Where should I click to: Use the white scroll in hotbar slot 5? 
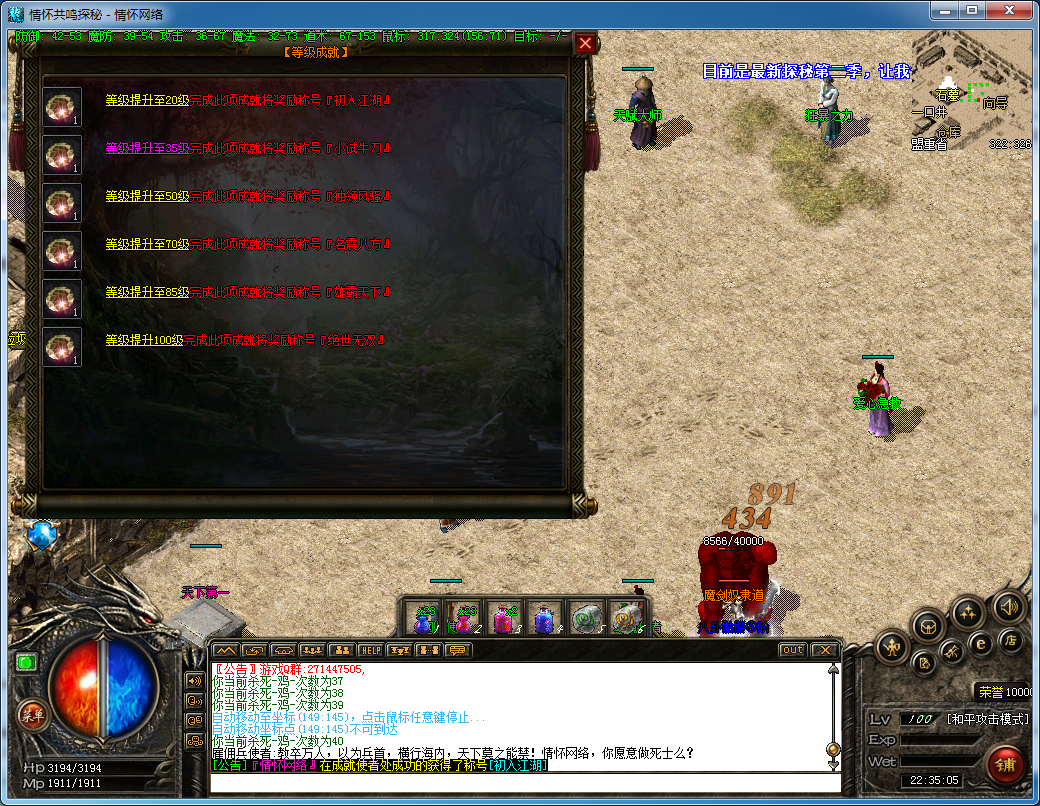pyautogui.click(x=583, y=616)
